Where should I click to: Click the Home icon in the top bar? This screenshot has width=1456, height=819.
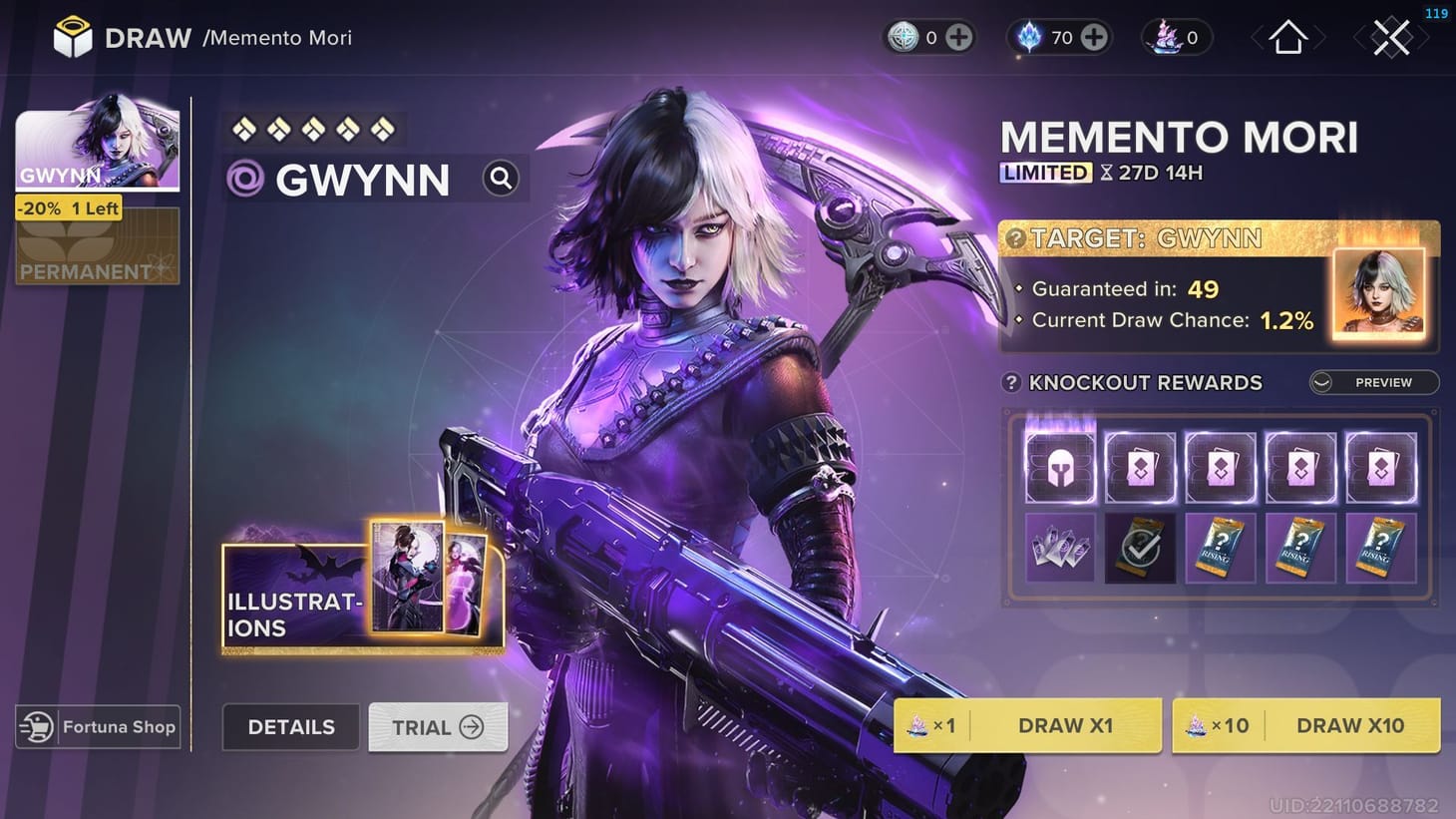(x=1287, y=37)
